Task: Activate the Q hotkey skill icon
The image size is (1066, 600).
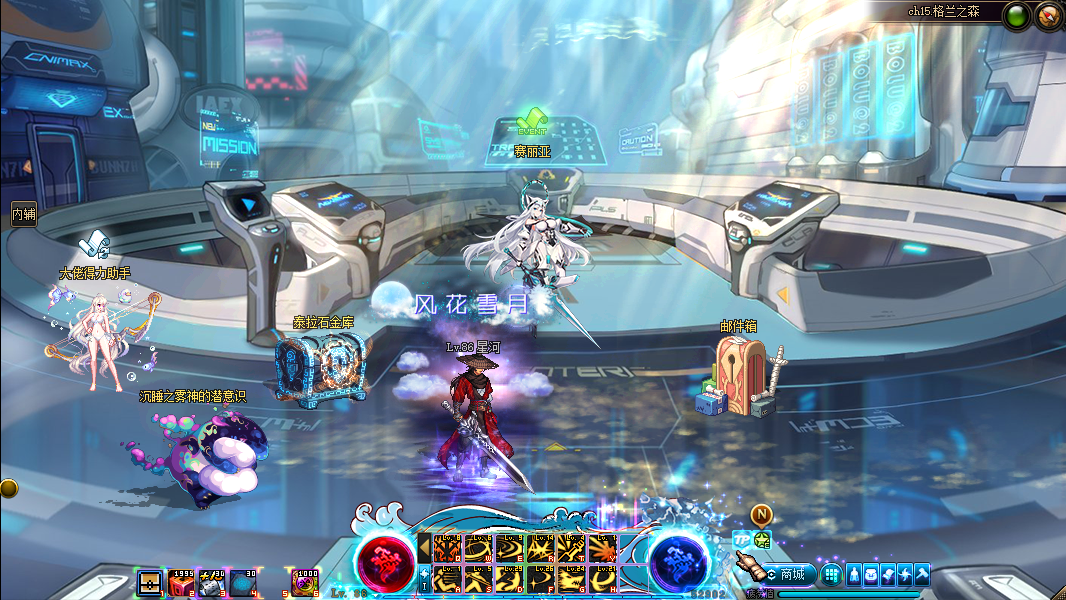Action: pos(446,548)
